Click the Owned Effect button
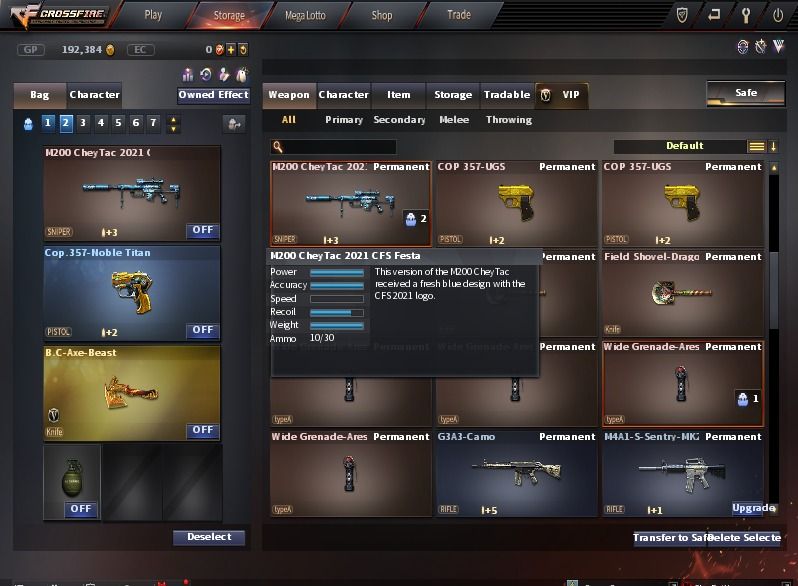Viewport: 798px width, 586px height. pos(213,95)
